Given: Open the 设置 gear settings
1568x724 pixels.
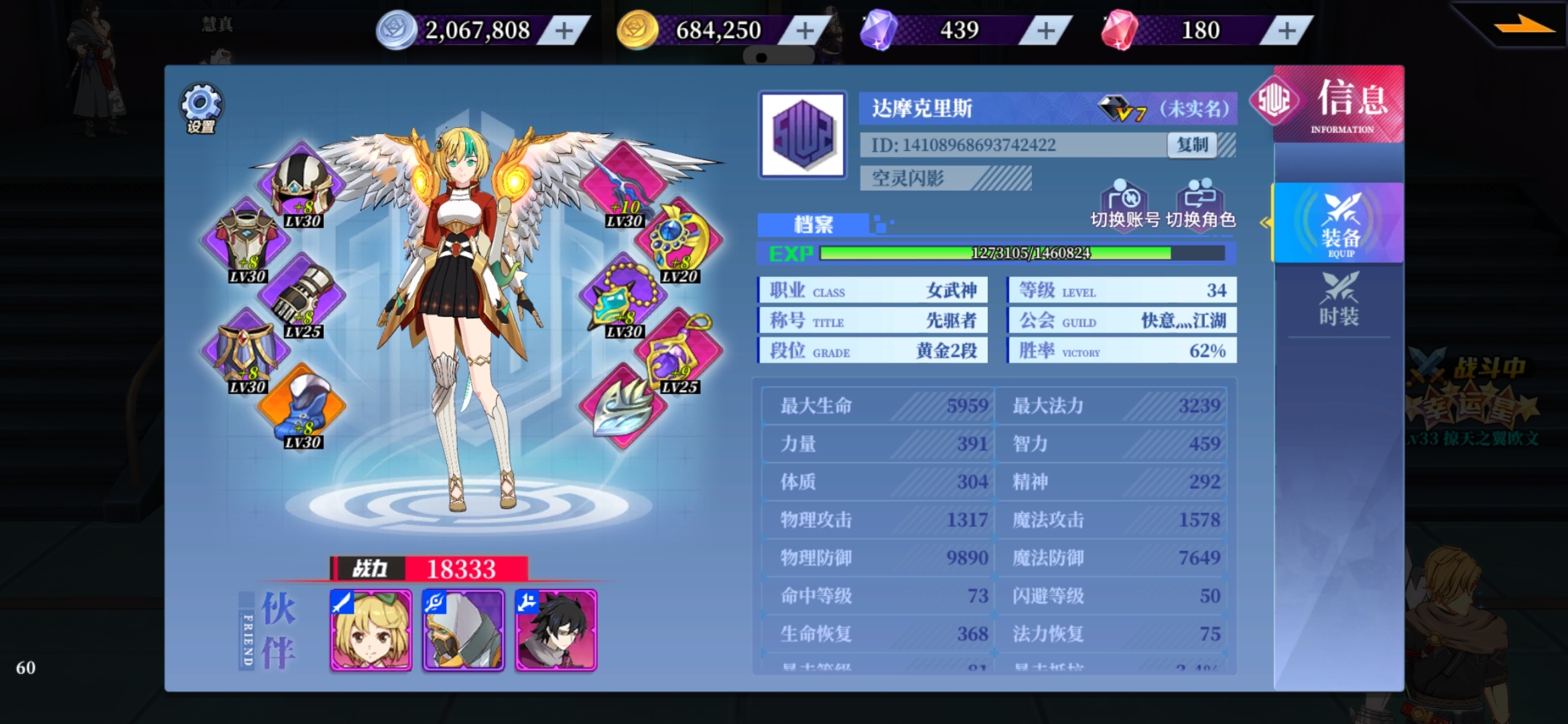Looking at the screenshot, I should click(x=201, y=108).
